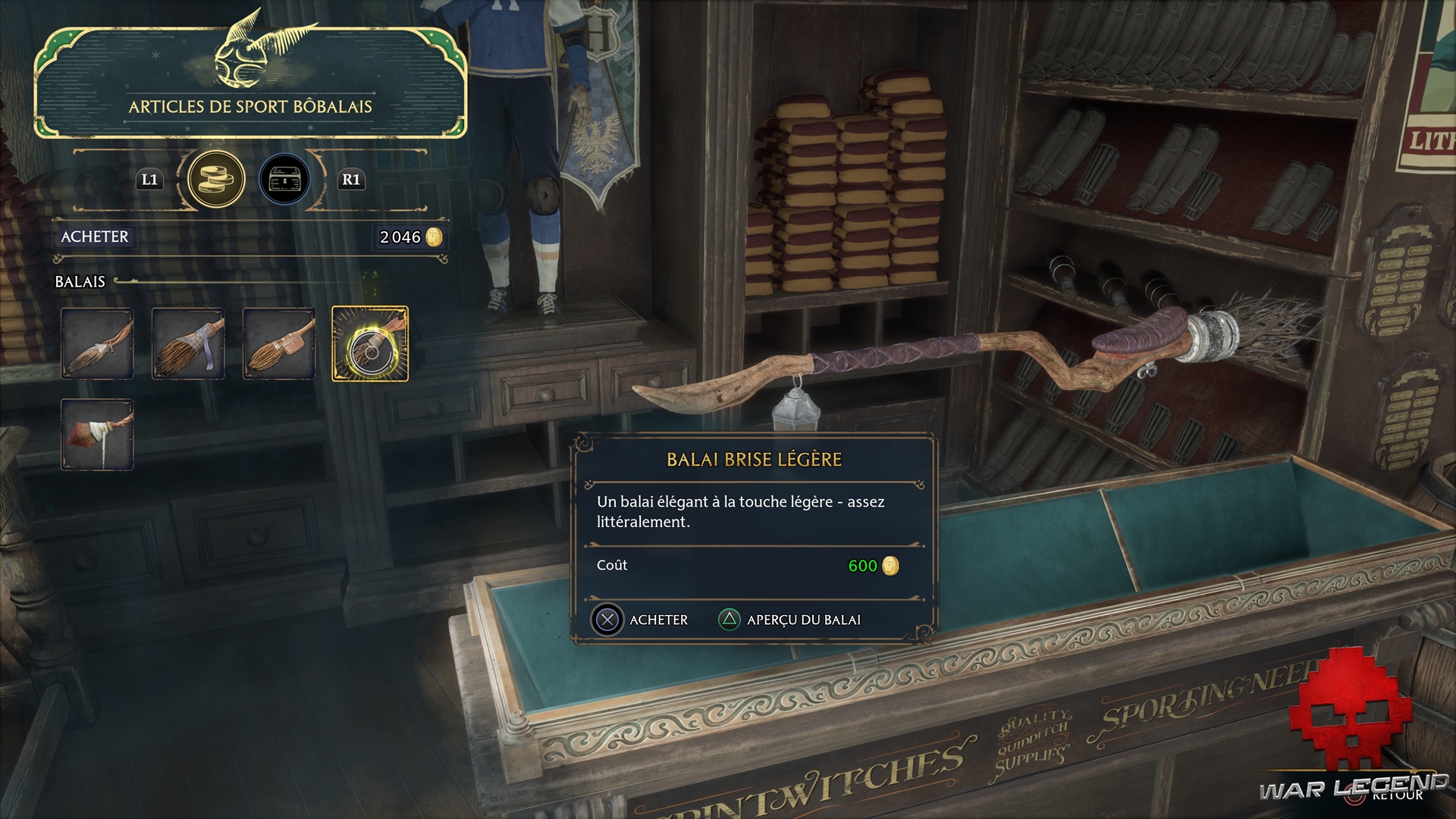Screen dimensions: 1456x819
Task: Select the broom with the metal ring
Action: (x=97, y=344)
